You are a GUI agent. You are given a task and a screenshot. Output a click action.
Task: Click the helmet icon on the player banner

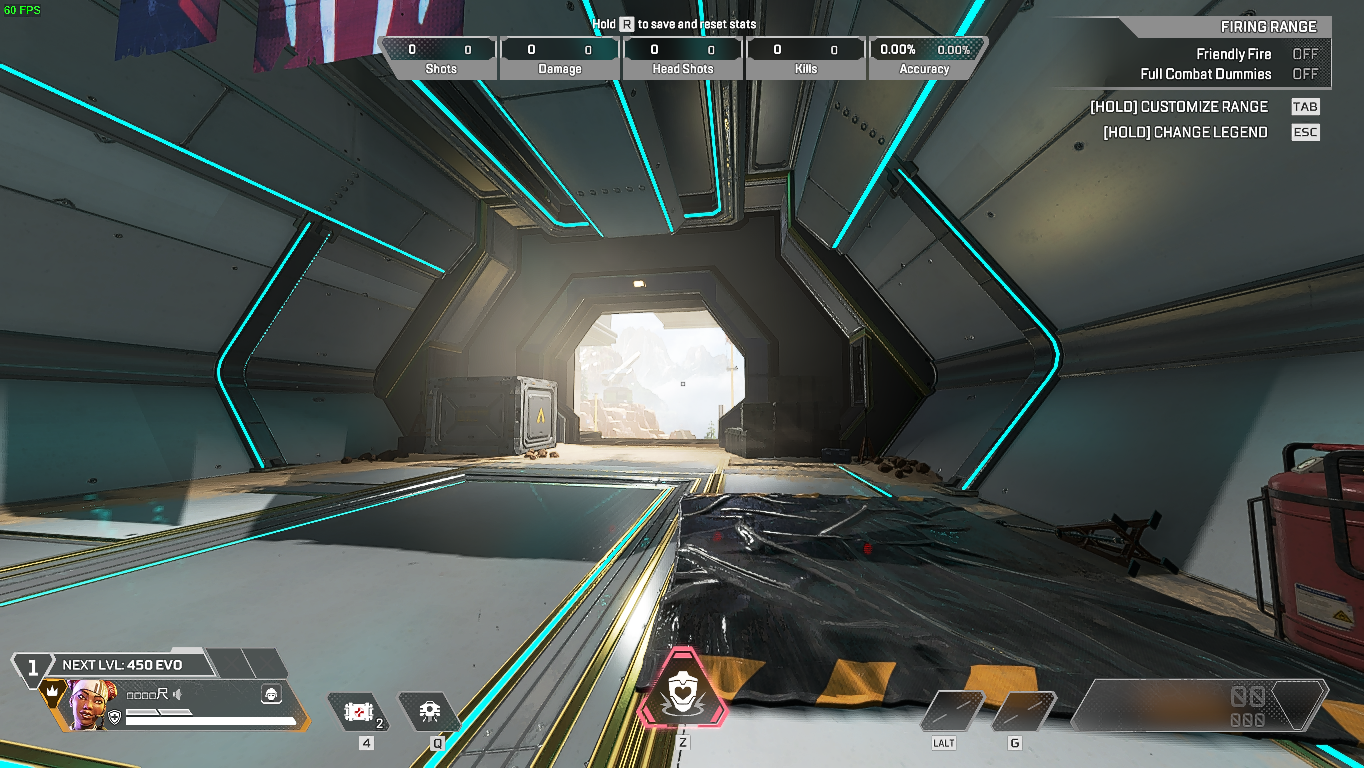[x=271, y=693]
